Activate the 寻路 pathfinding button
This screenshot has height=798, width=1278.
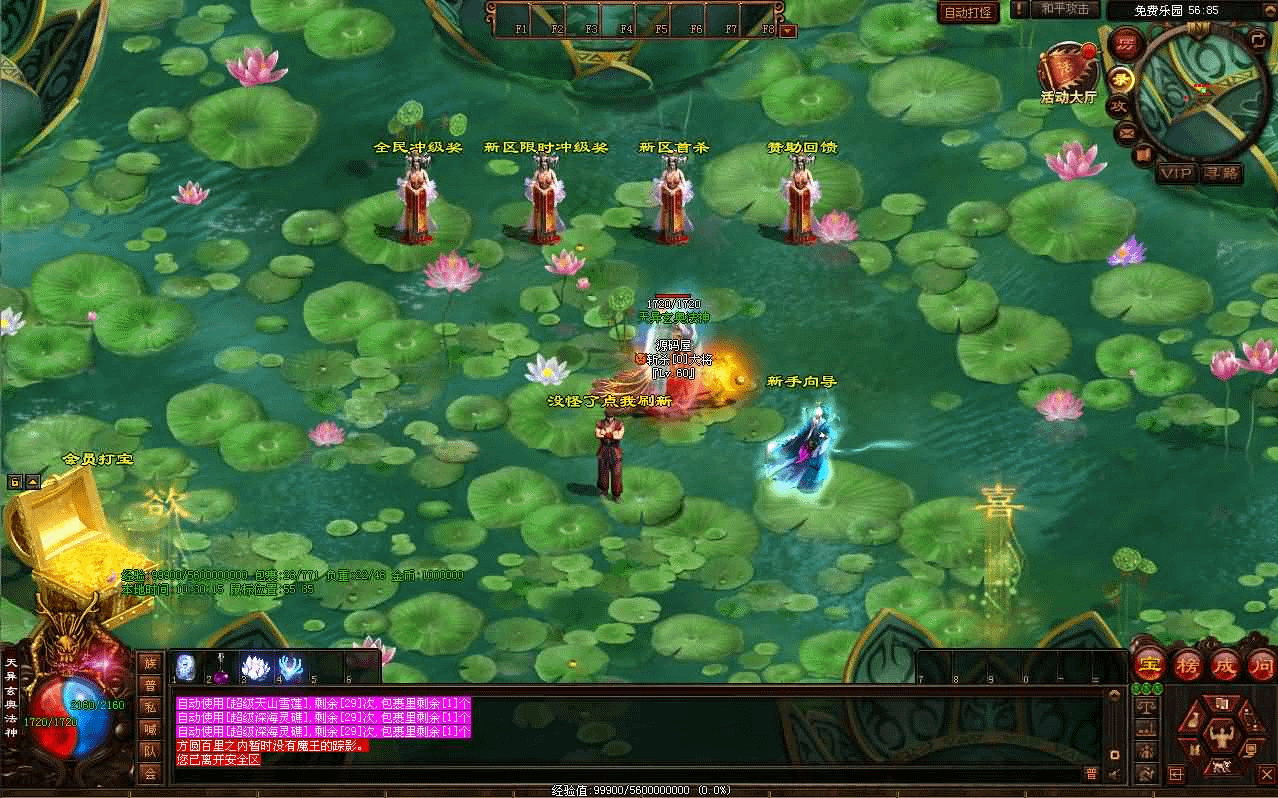[x=1221, y=173]
